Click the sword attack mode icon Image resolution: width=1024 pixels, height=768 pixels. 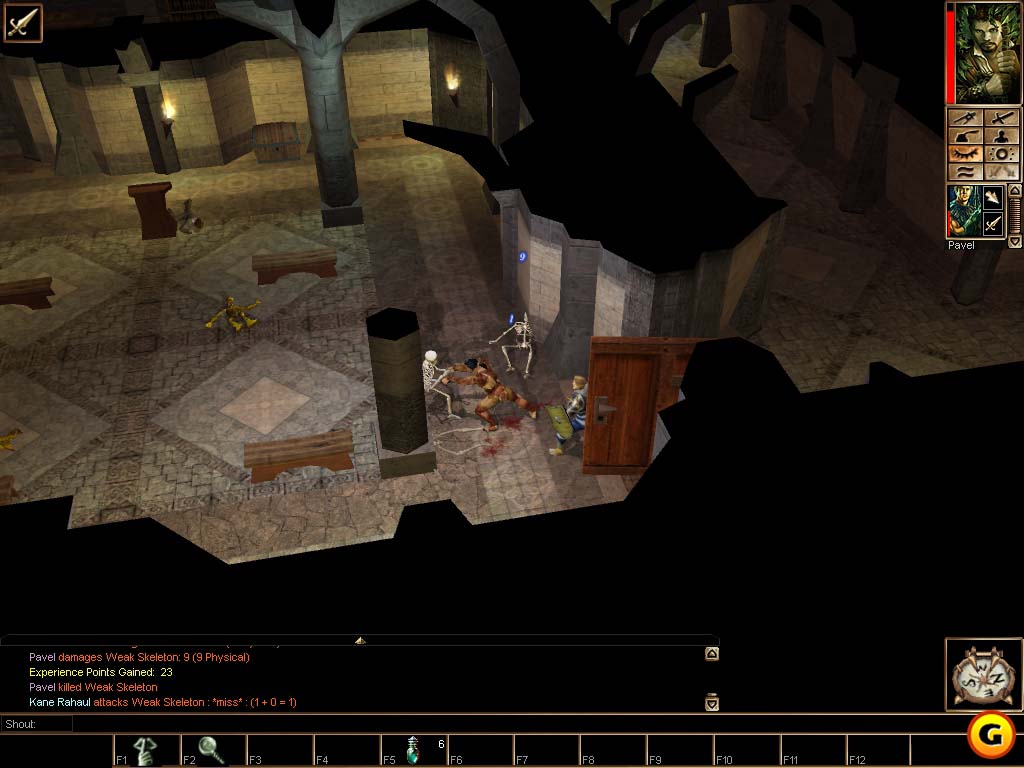(22, 22)
